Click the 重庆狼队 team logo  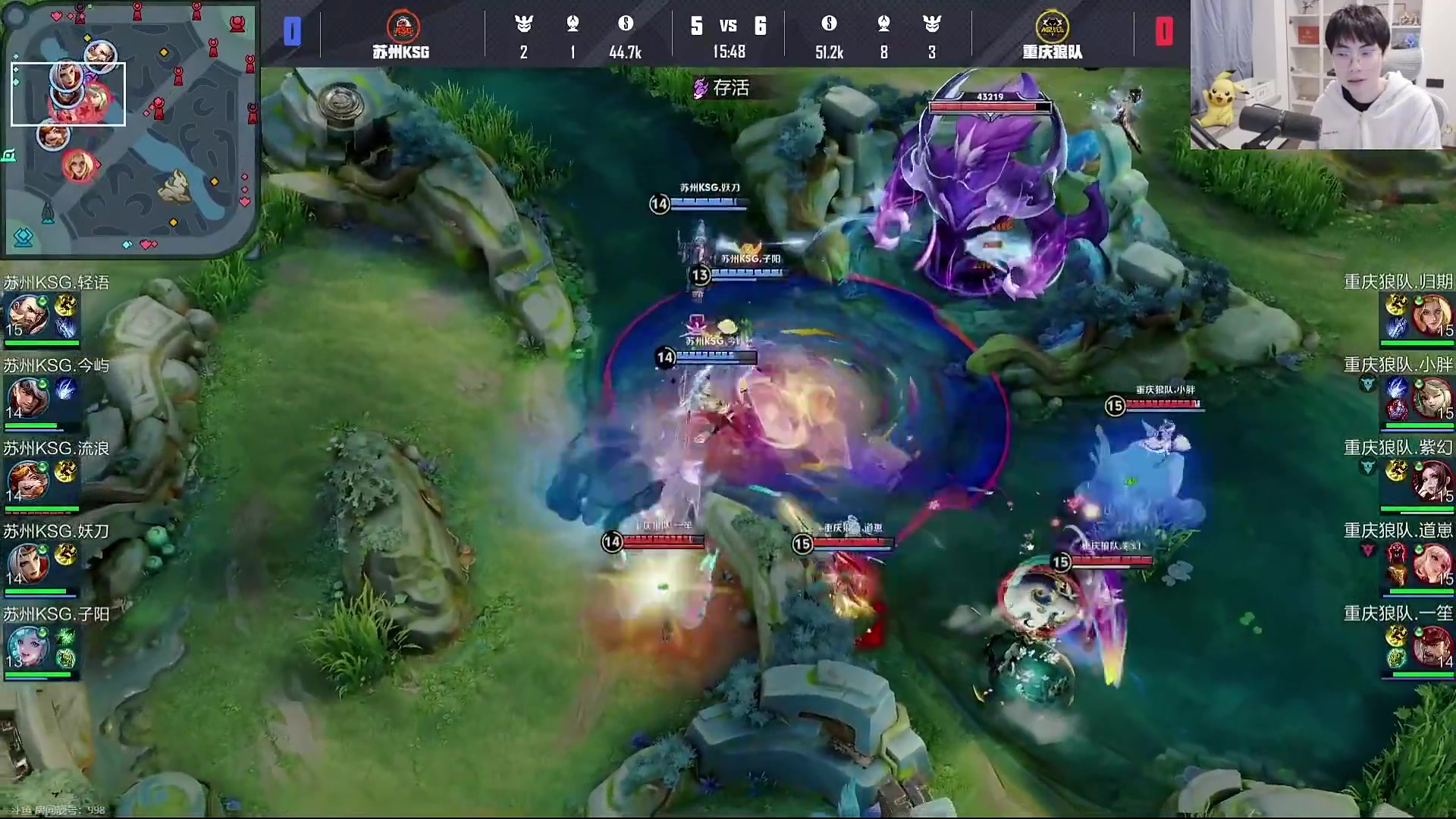coord(1051,27)
